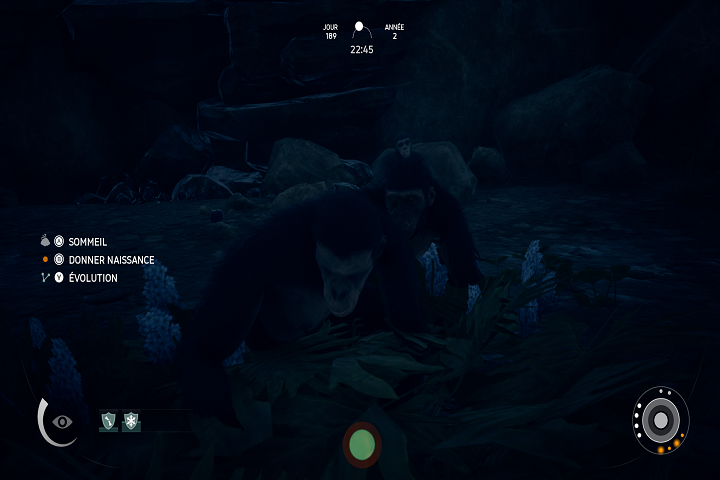Select Donner Naissance from the action list
Image resolution: width=720 pixels, height=480 pixels.
(x=110, y=260)
